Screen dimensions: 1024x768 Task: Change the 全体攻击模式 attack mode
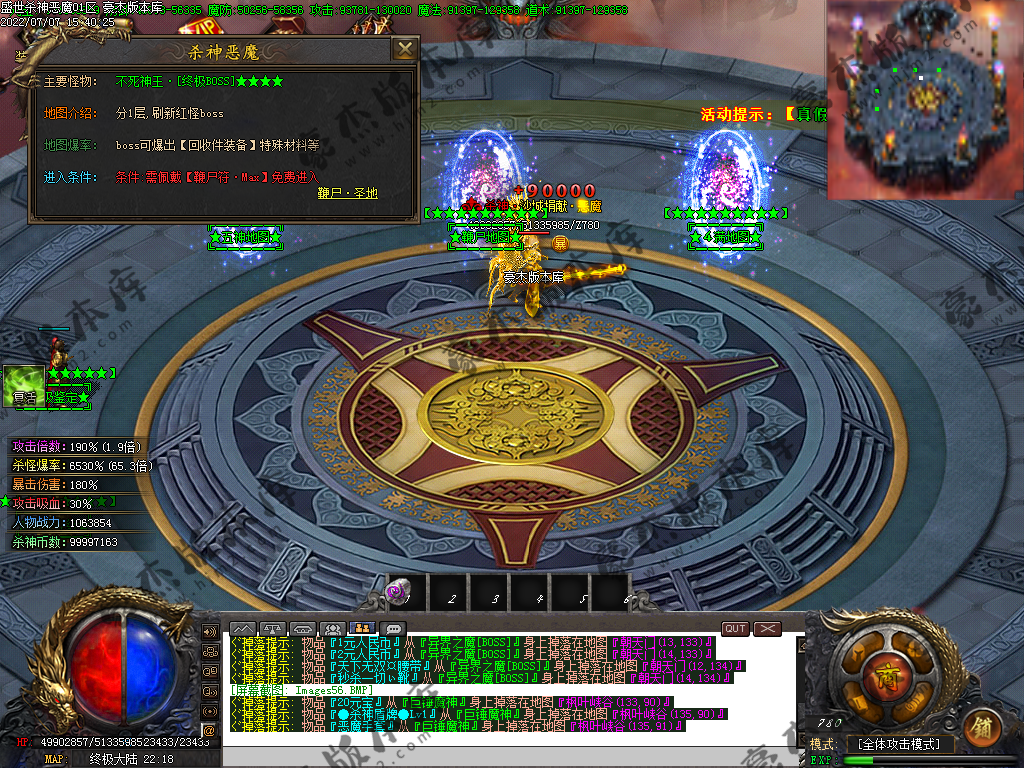coord(899,744)
